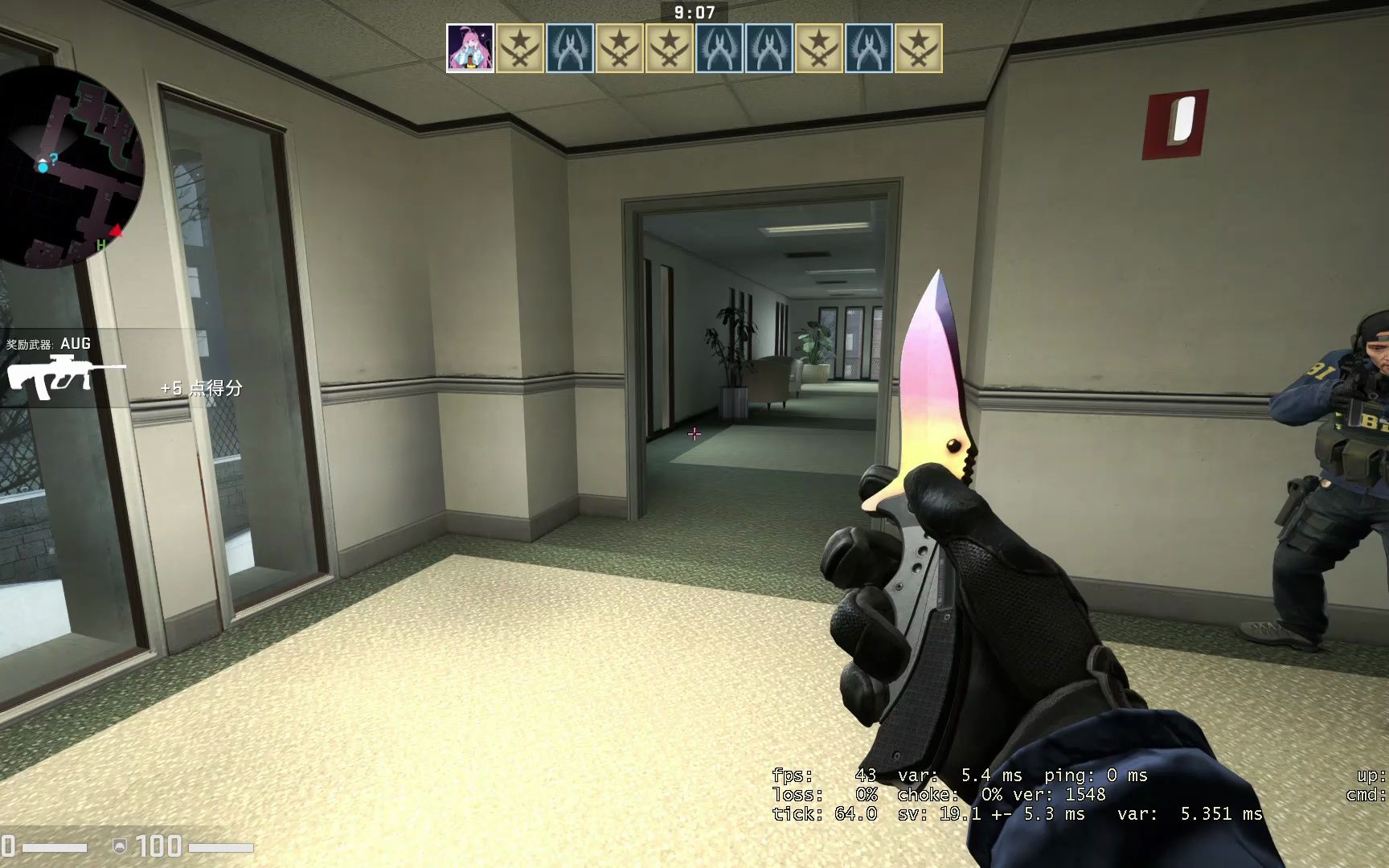The height and width of the screenshot is (868, 1389).
Task: Toggle the round timer showing 9:07
Action: 694,11
